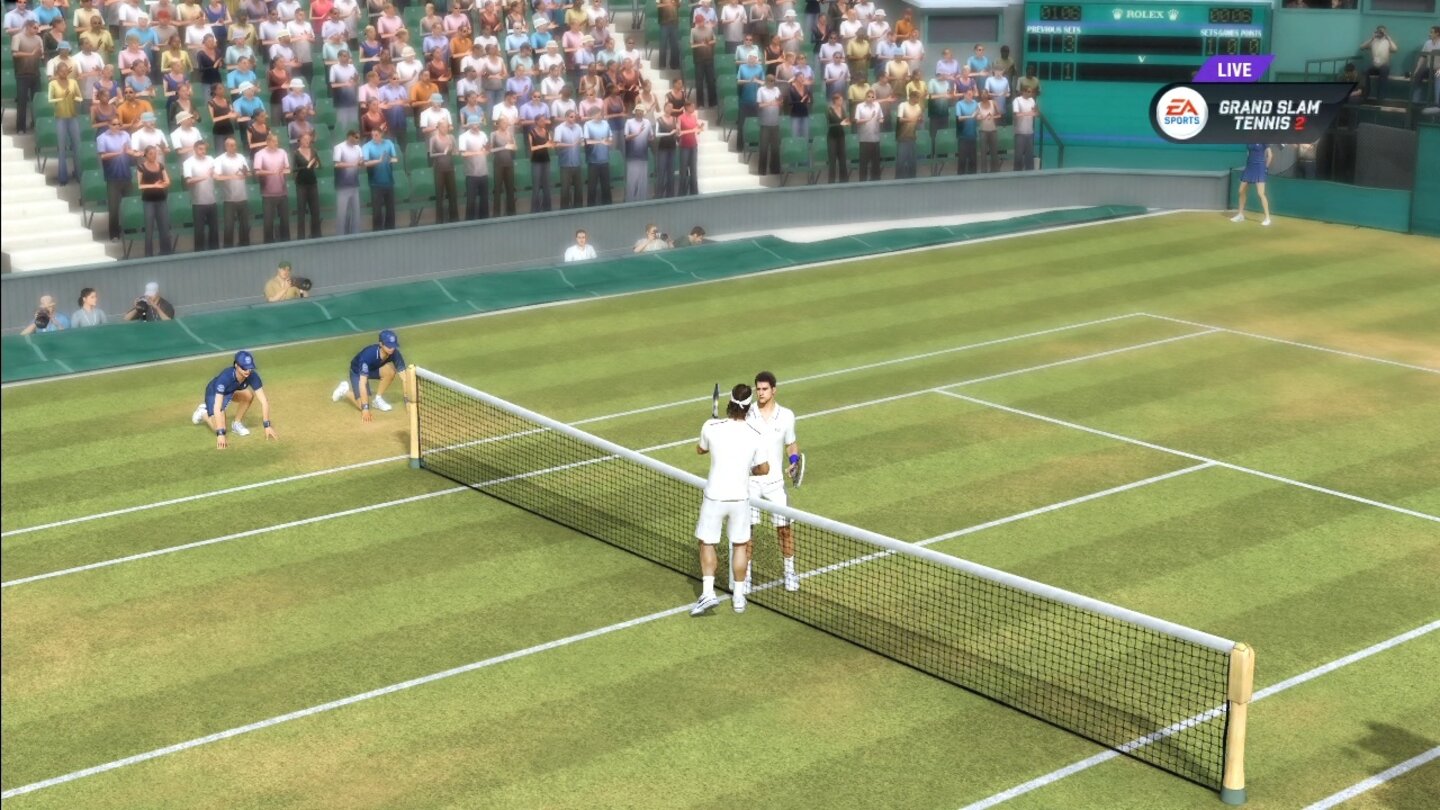Click the PREVIOUS SETS label text
This screenshot has width=1440, height=810.
click(x=1053, y=29)
